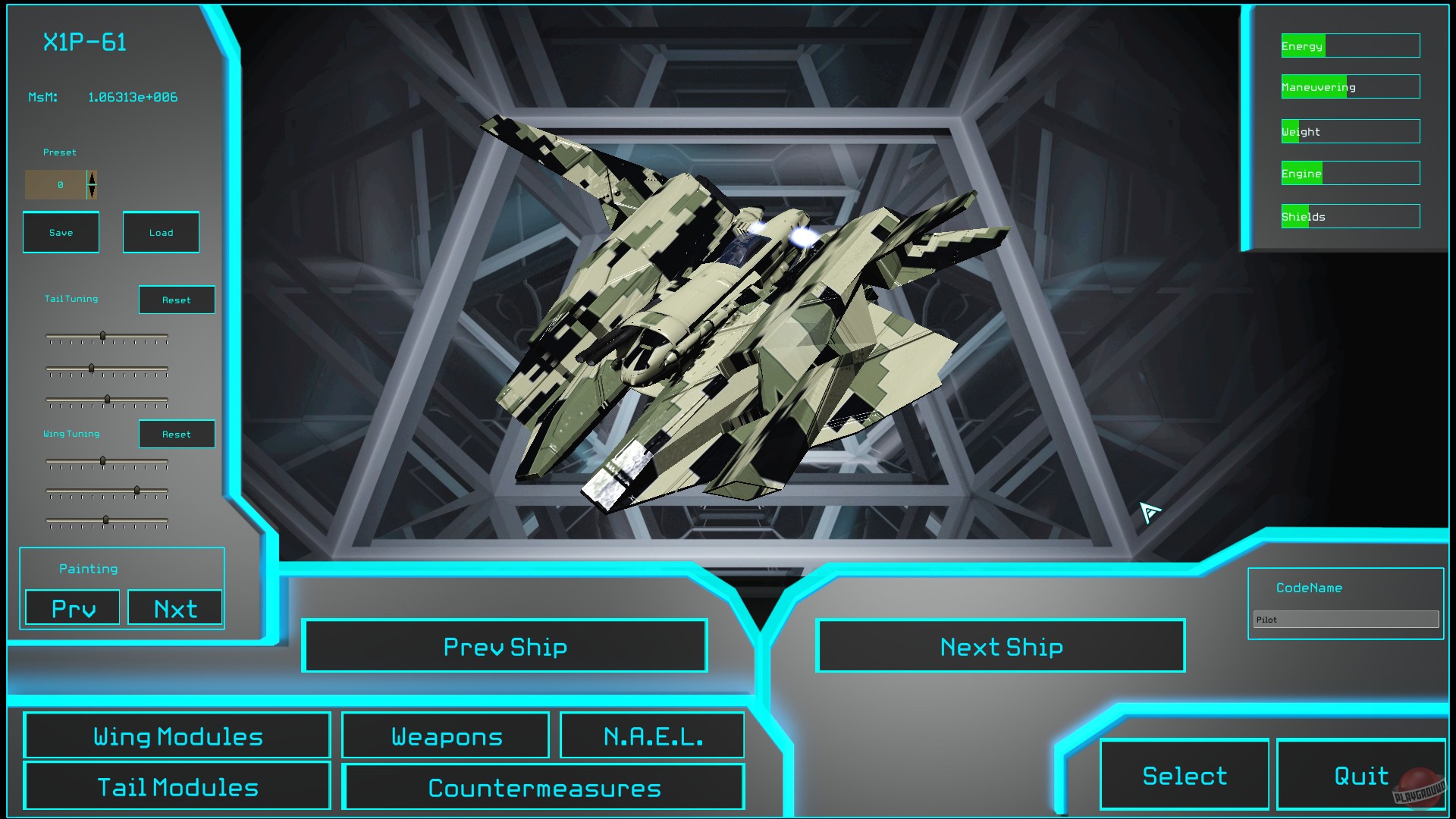This screenshot has width=1456, height=819.
Task: Confirm ship choice with Select
Action: pos(1184,775)
